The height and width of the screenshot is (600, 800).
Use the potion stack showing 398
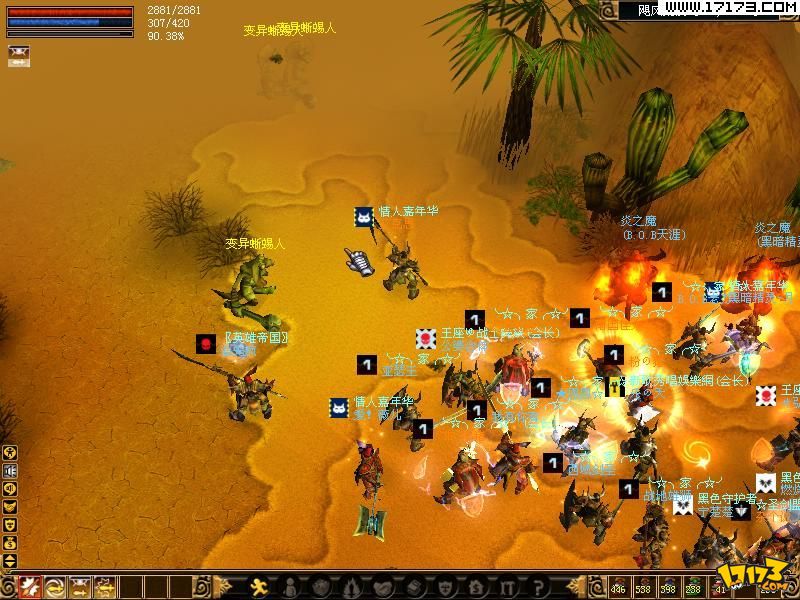click(668, 585)
